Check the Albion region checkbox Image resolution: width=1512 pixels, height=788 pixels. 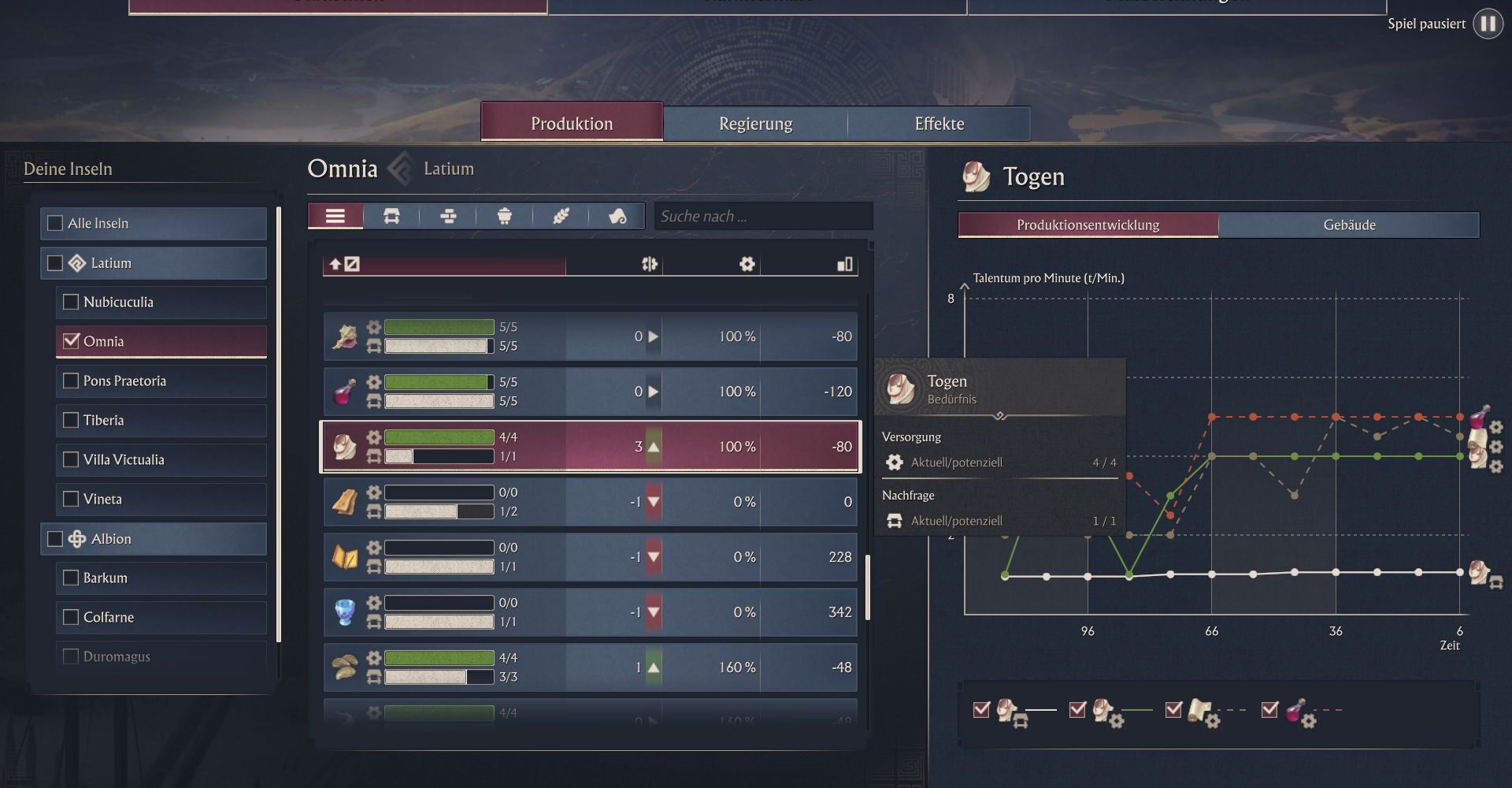[55, 539]
